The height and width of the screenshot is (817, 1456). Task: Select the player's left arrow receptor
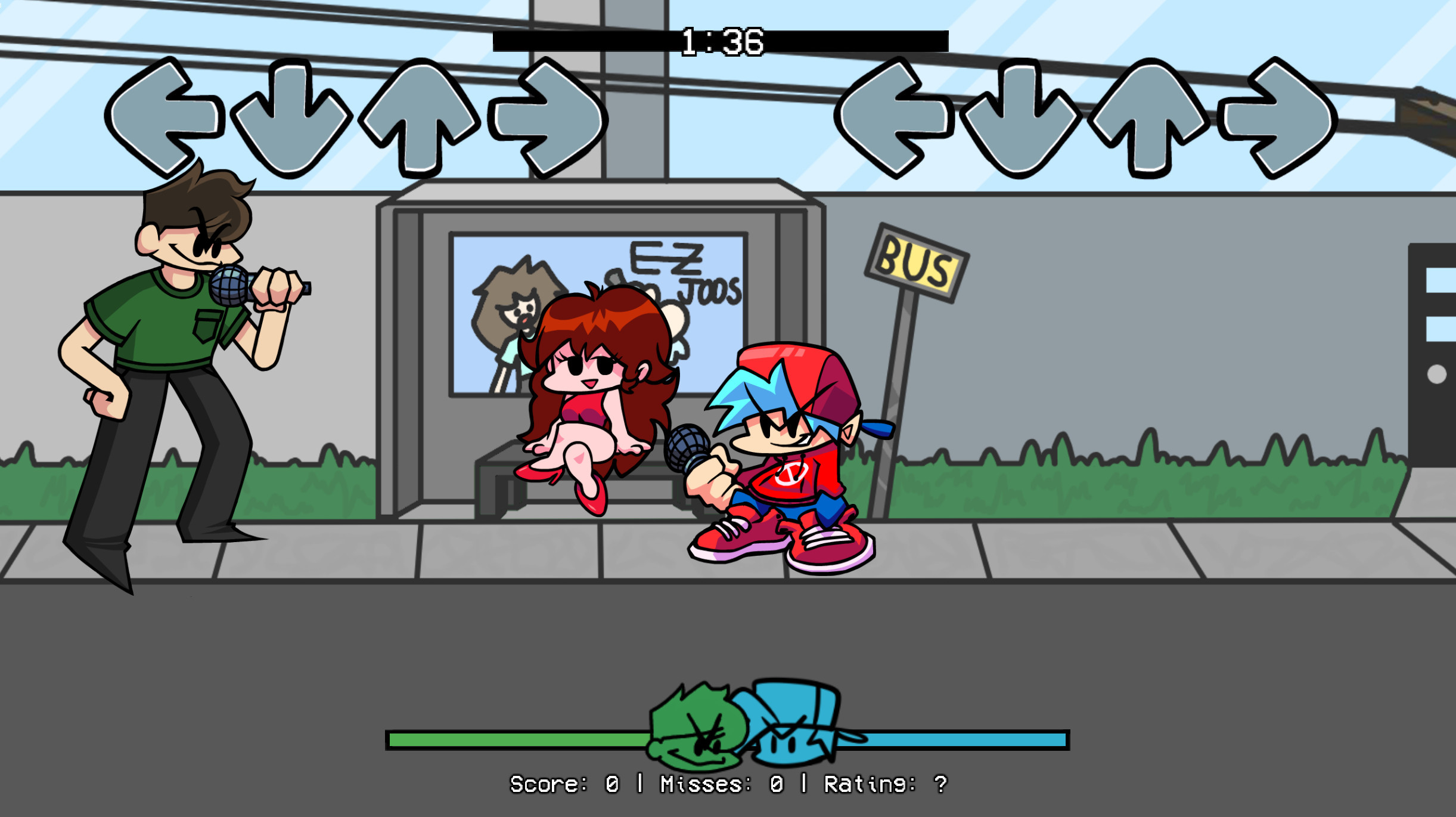pyautogui.click(x=896, y=117)
